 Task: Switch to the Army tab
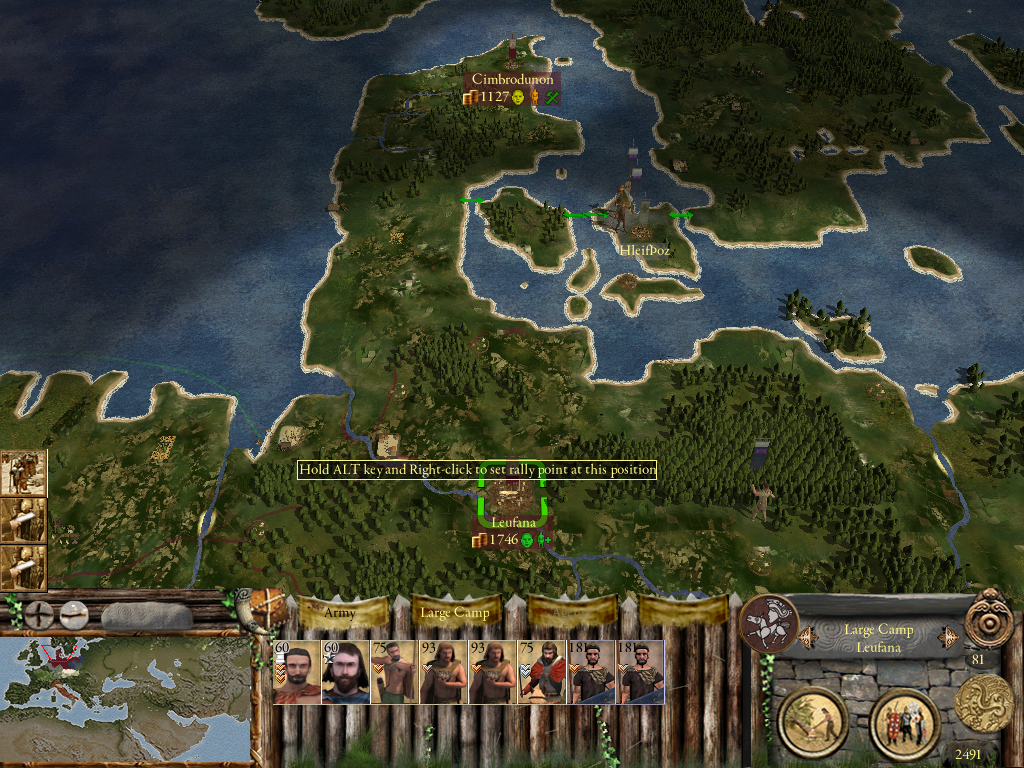point(342,612)
